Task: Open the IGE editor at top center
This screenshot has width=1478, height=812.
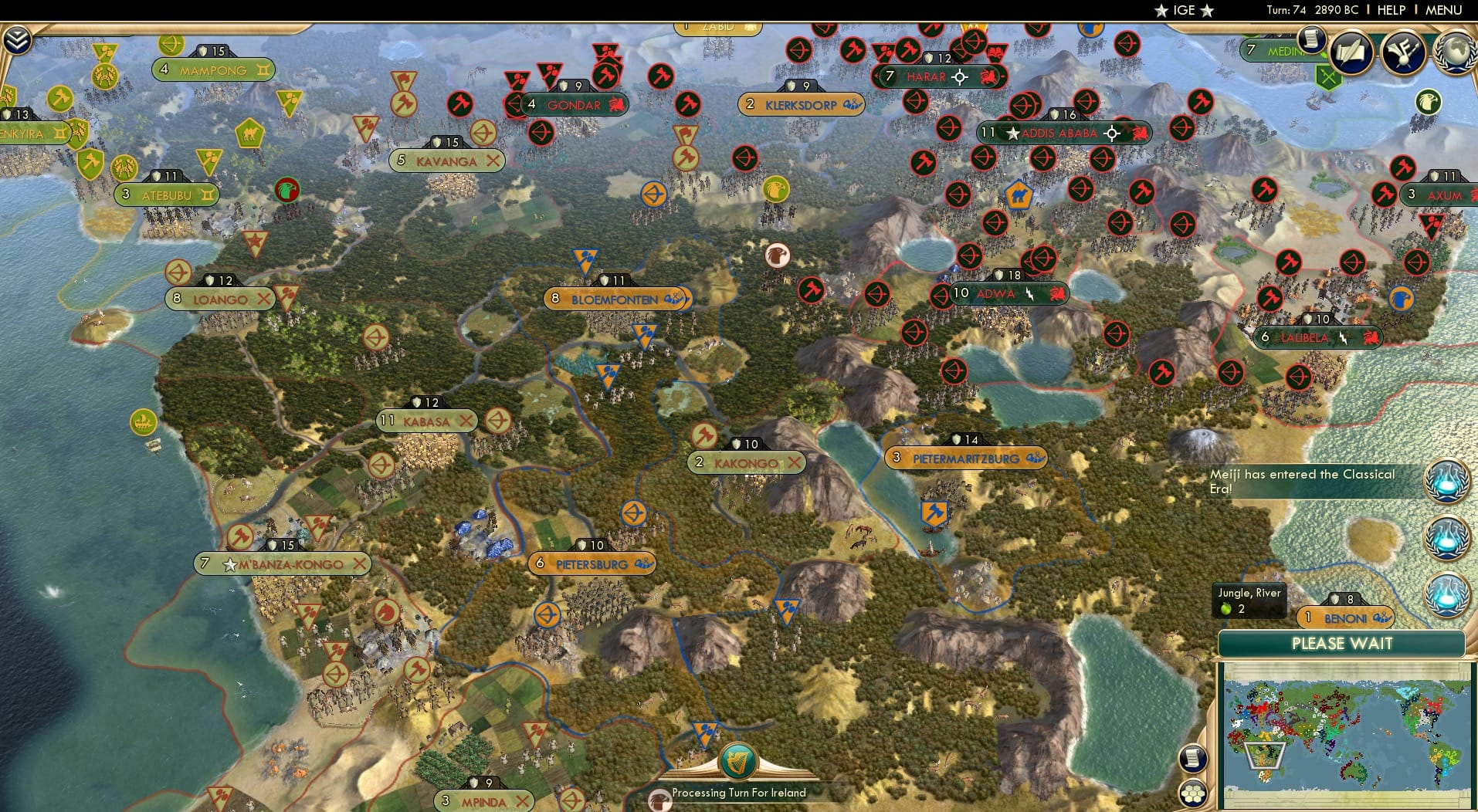Action: [1182, 10]
